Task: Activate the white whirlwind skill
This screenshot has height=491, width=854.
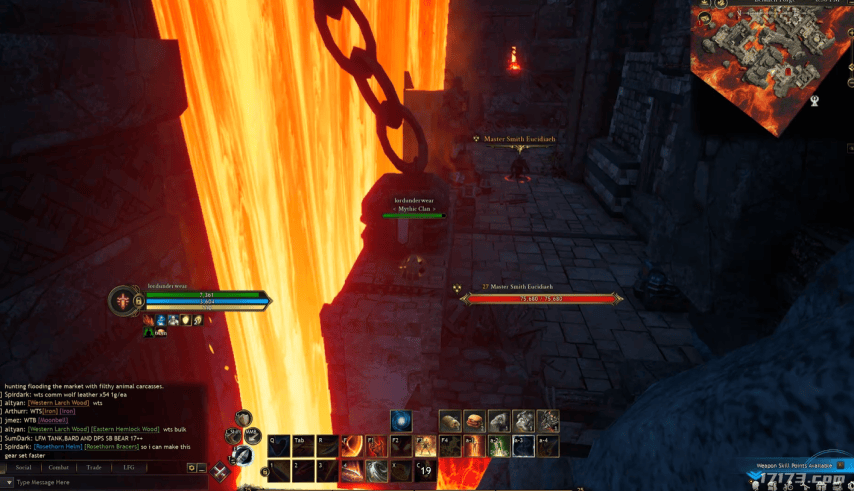Action: [x=378, y=470]
